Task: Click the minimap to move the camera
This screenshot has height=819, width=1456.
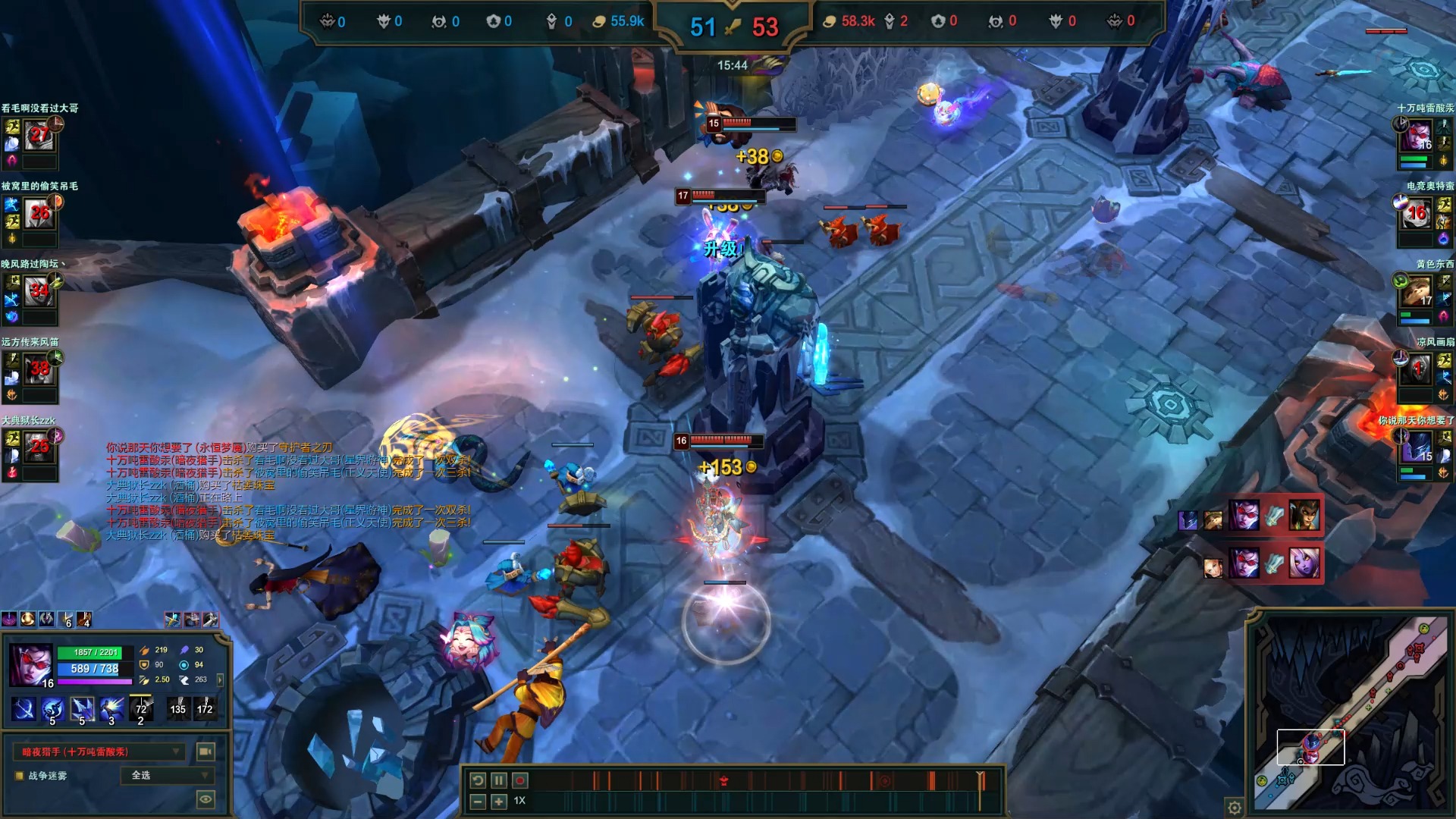Action: tap(1350, 713)
